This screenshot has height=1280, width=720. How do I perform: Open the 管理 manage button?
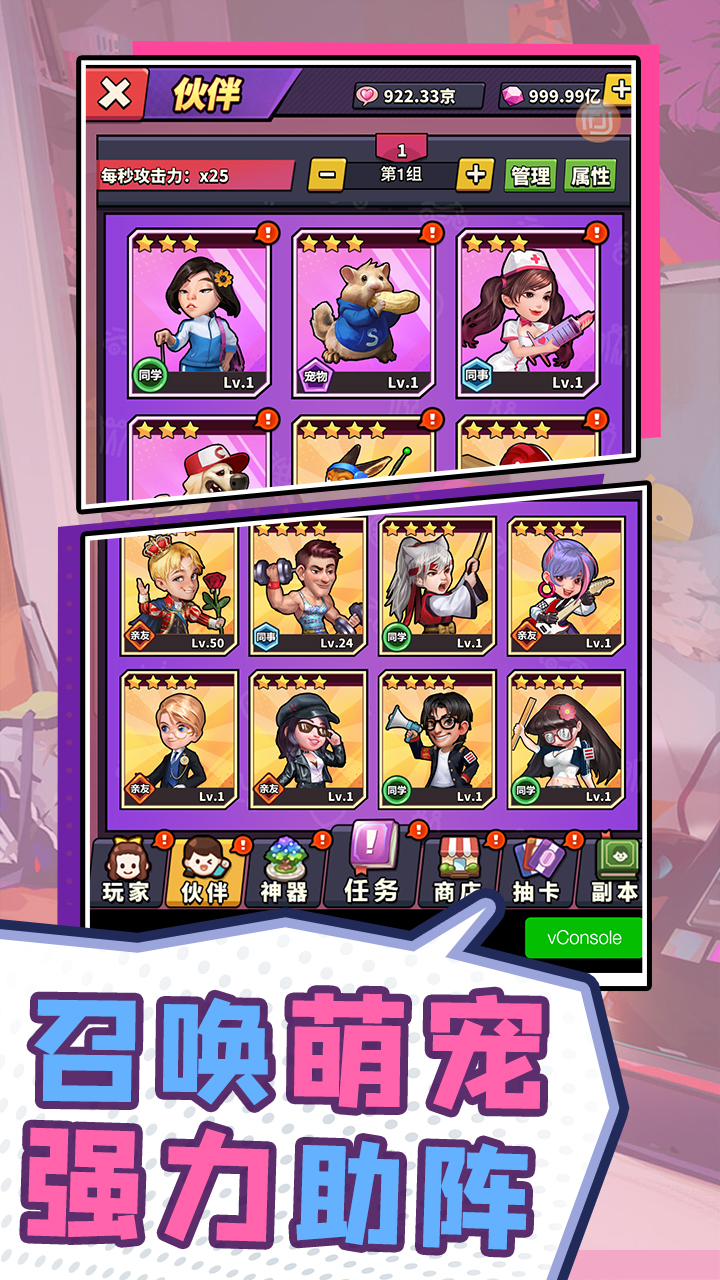530,176
